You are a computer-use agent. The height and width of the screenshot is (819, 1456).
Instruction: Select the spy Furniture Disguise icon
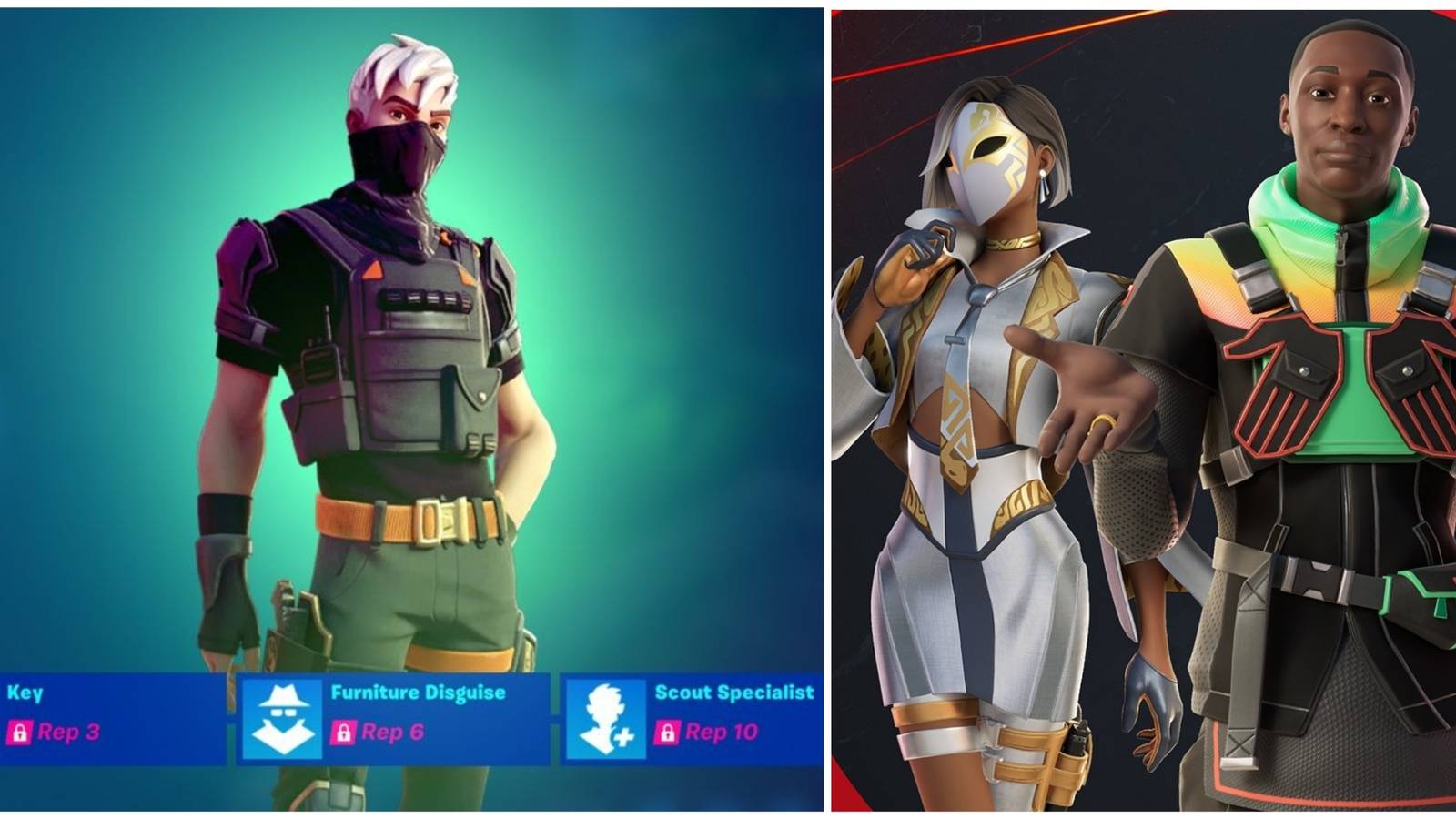coord(281,713)
